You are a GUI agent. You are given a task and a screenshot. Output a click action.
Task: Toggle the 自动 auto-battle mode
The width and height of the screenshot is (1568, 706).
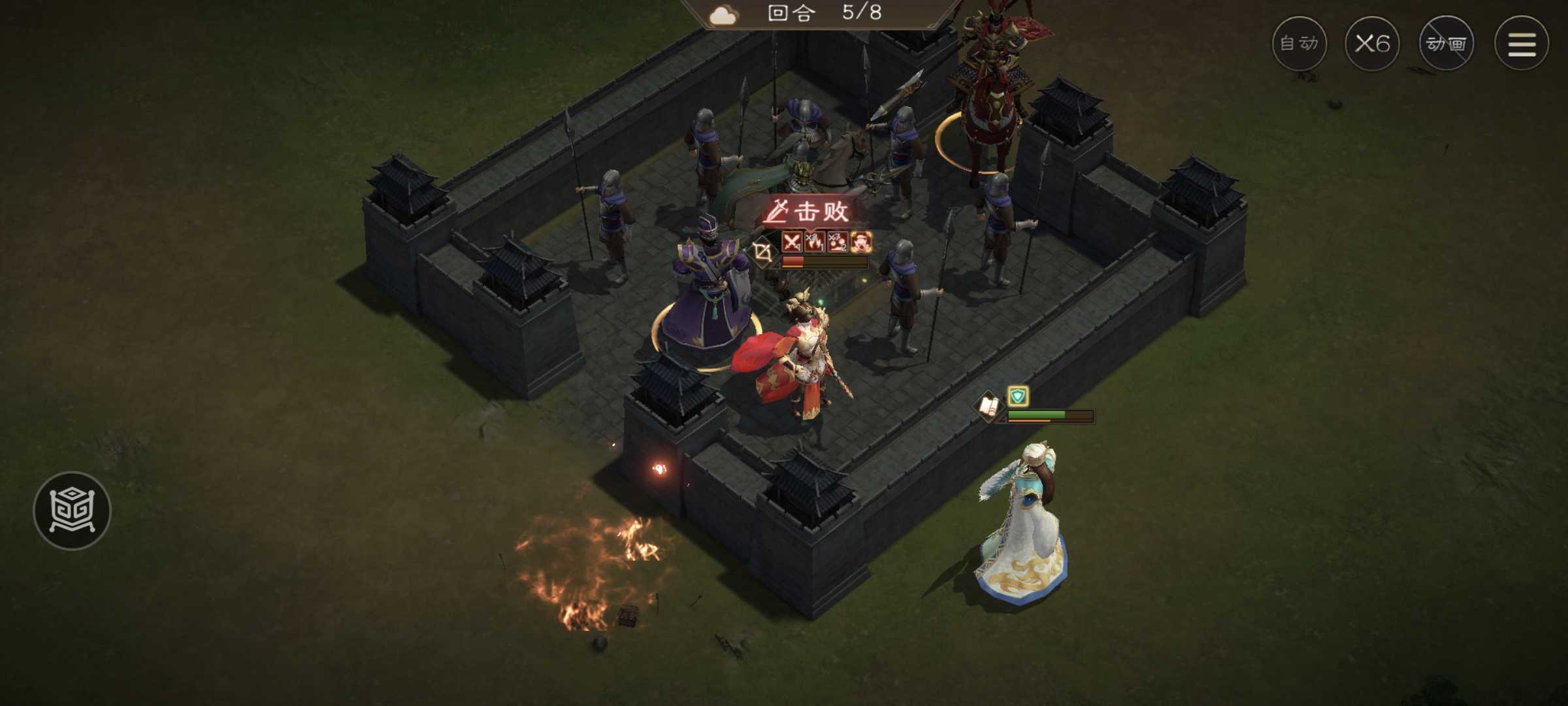[1298, 44]
